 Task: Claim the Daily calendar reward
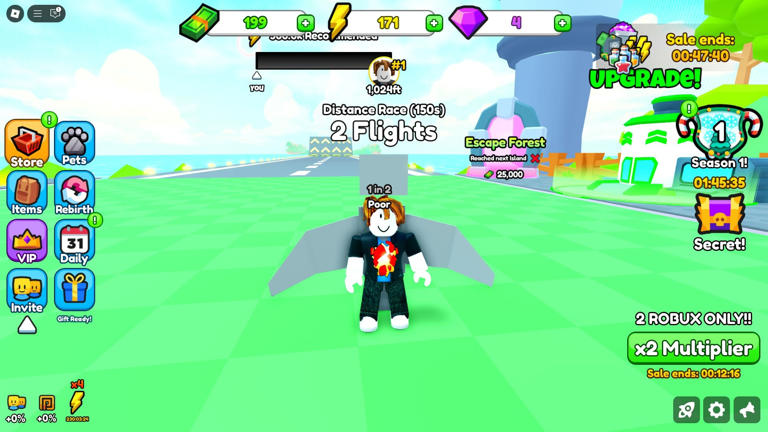(x=74, y=242)
